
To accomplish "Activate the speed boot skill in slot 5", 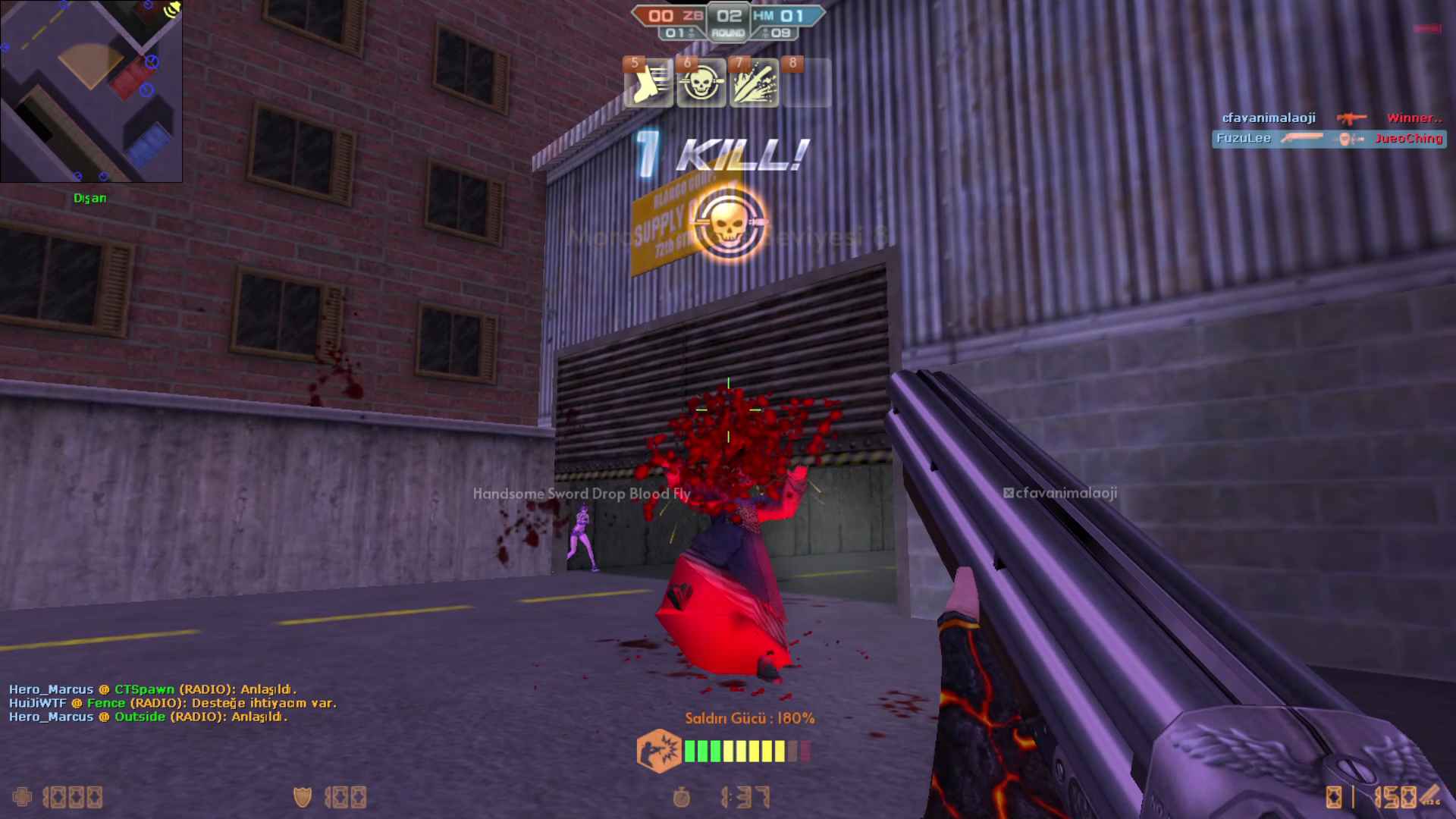I will click(648, 83).
